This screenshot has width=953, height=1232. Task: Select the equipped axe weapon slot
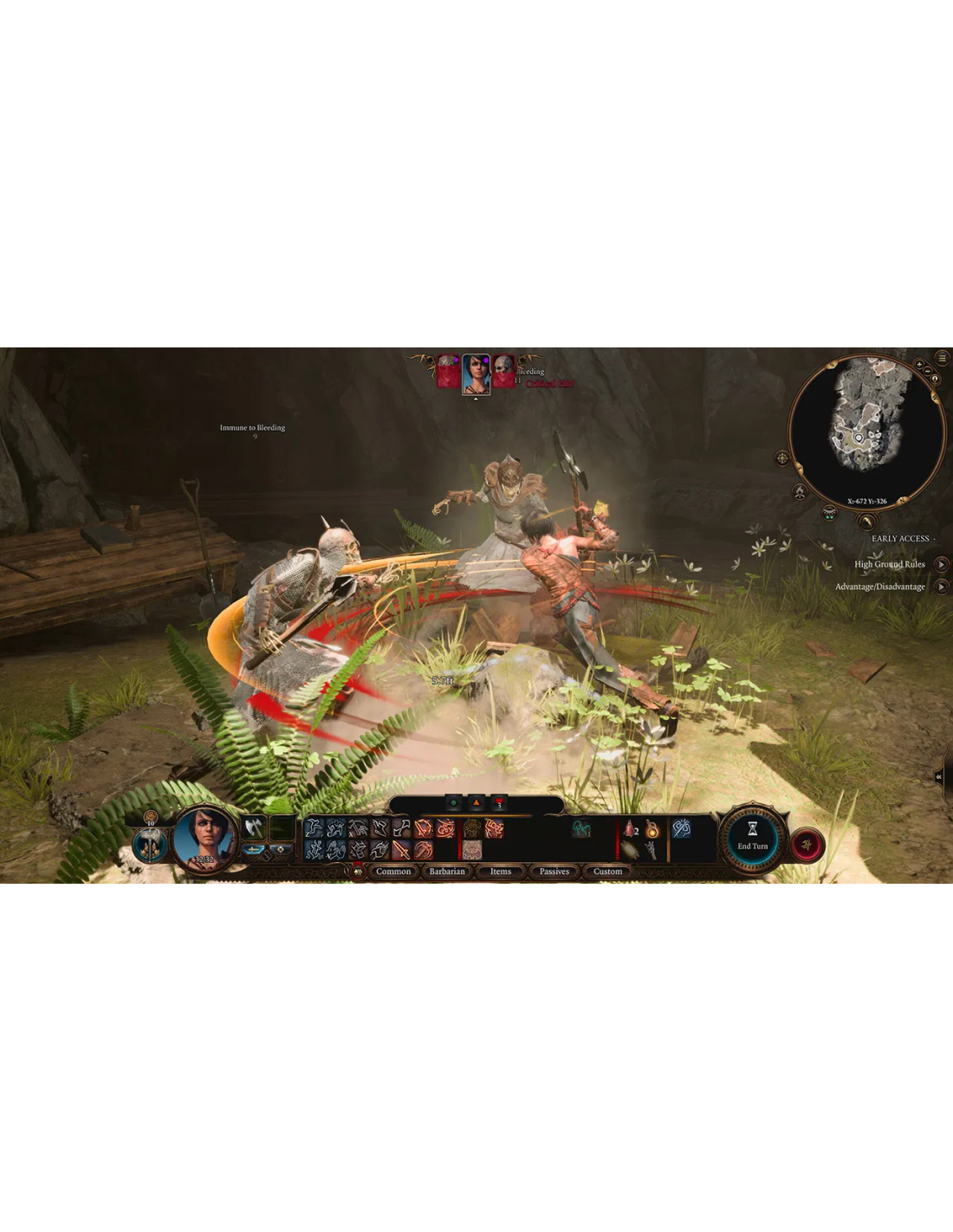pyautogui.click(x=253, y=828)
